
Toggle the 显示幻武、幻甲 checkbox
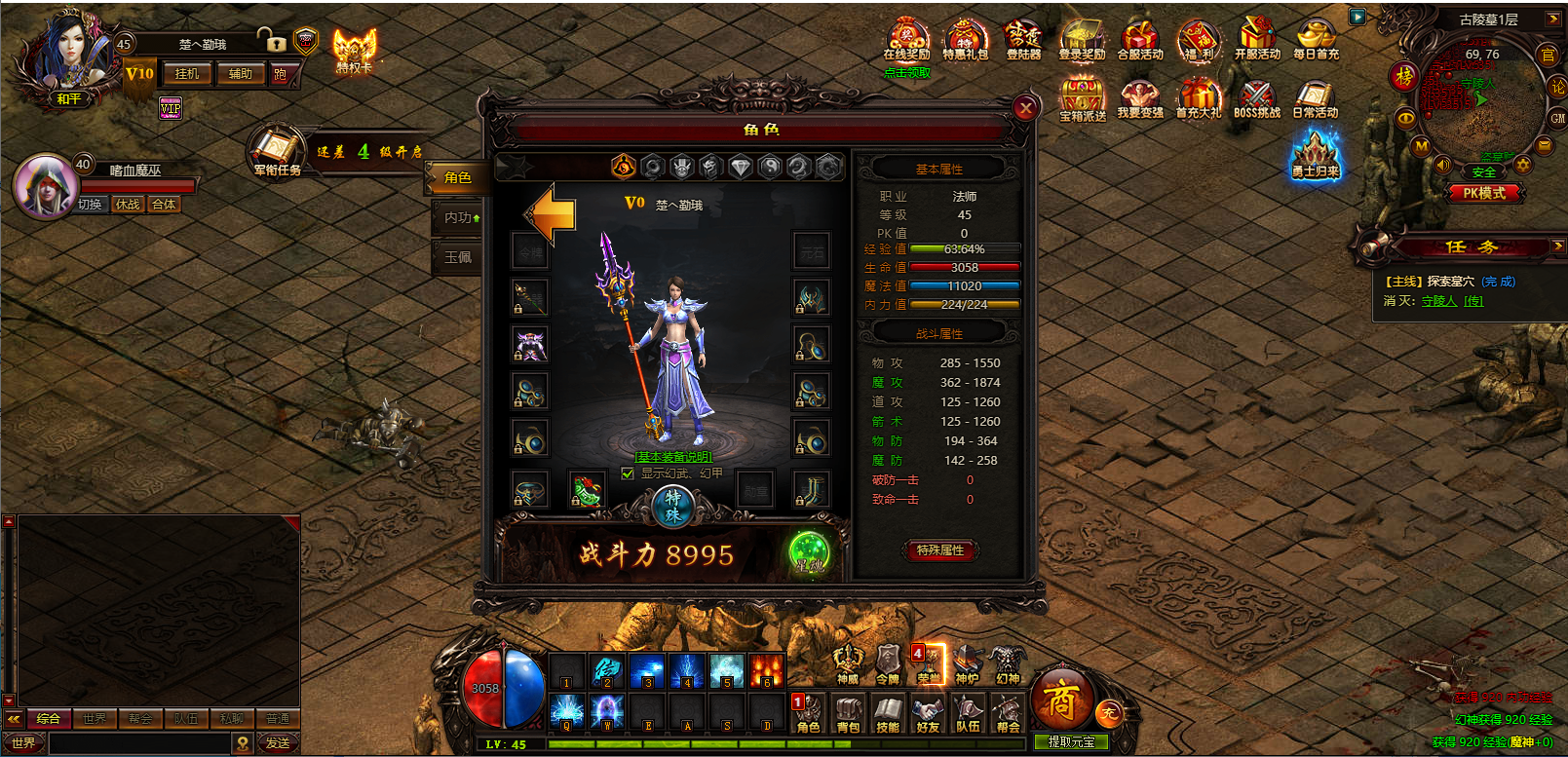point(628,473)
